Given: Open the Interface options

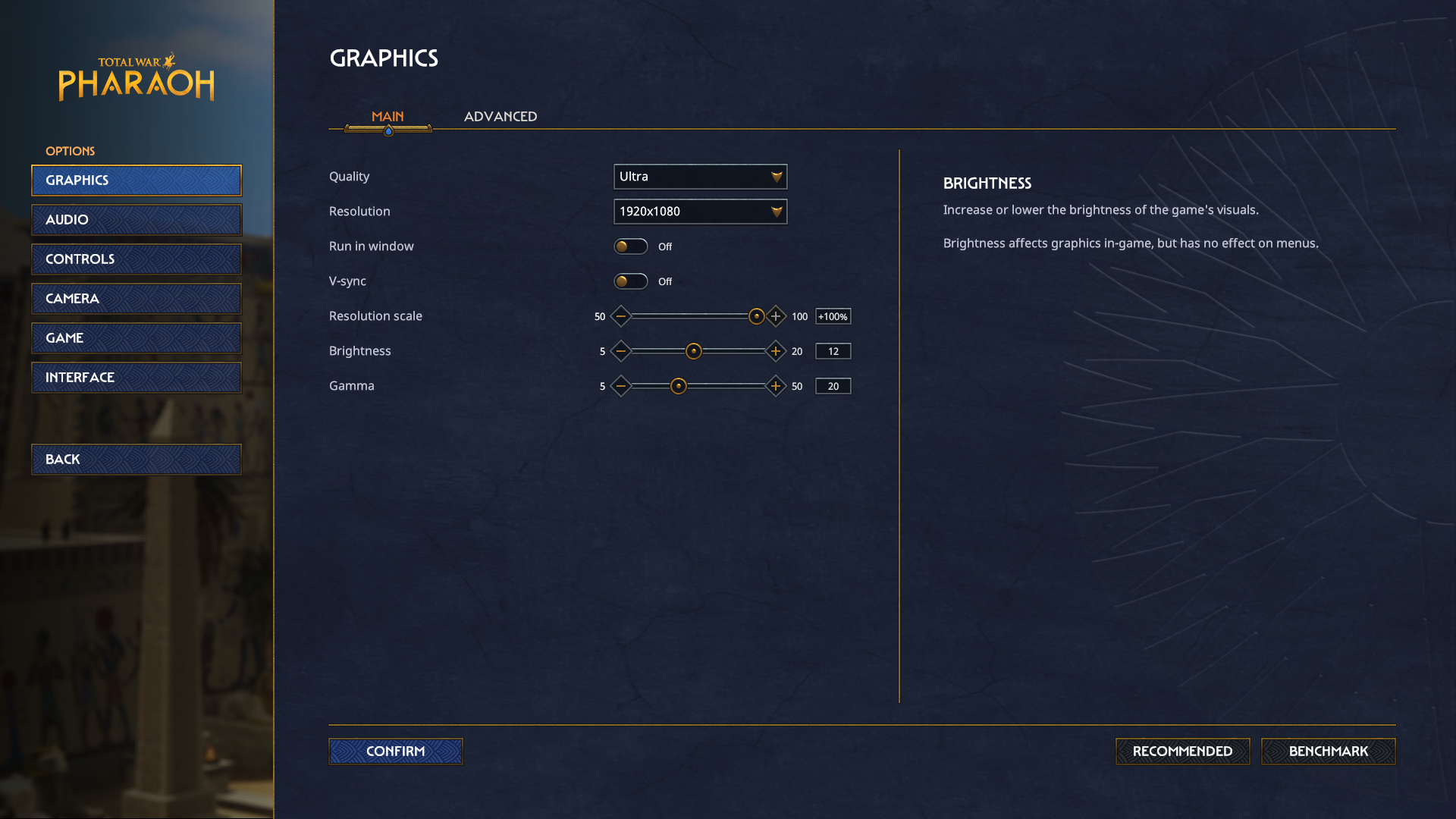Looking at the screenshot, I should [136, 378].
